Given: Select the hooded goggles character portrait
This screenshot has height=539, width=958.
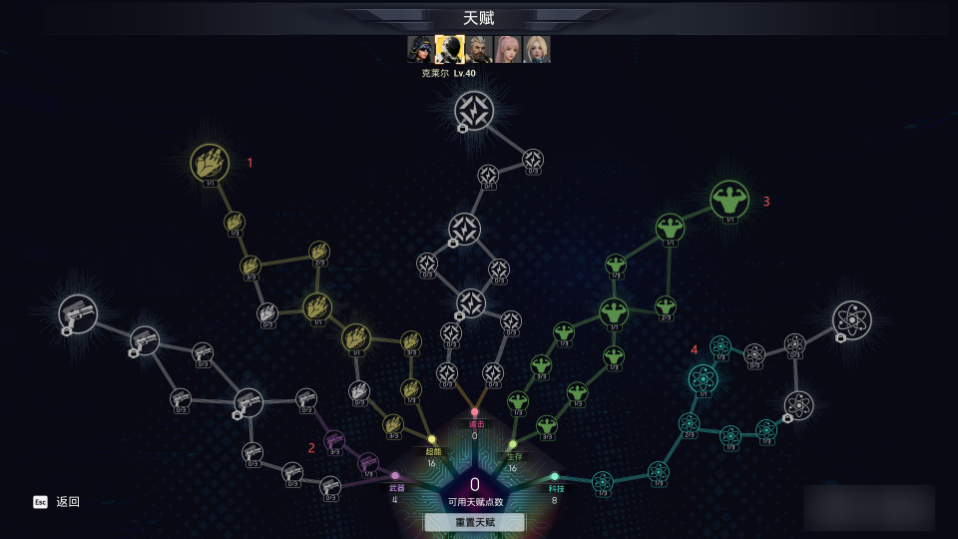Looking at the screenshot, I should click(421, 49).
